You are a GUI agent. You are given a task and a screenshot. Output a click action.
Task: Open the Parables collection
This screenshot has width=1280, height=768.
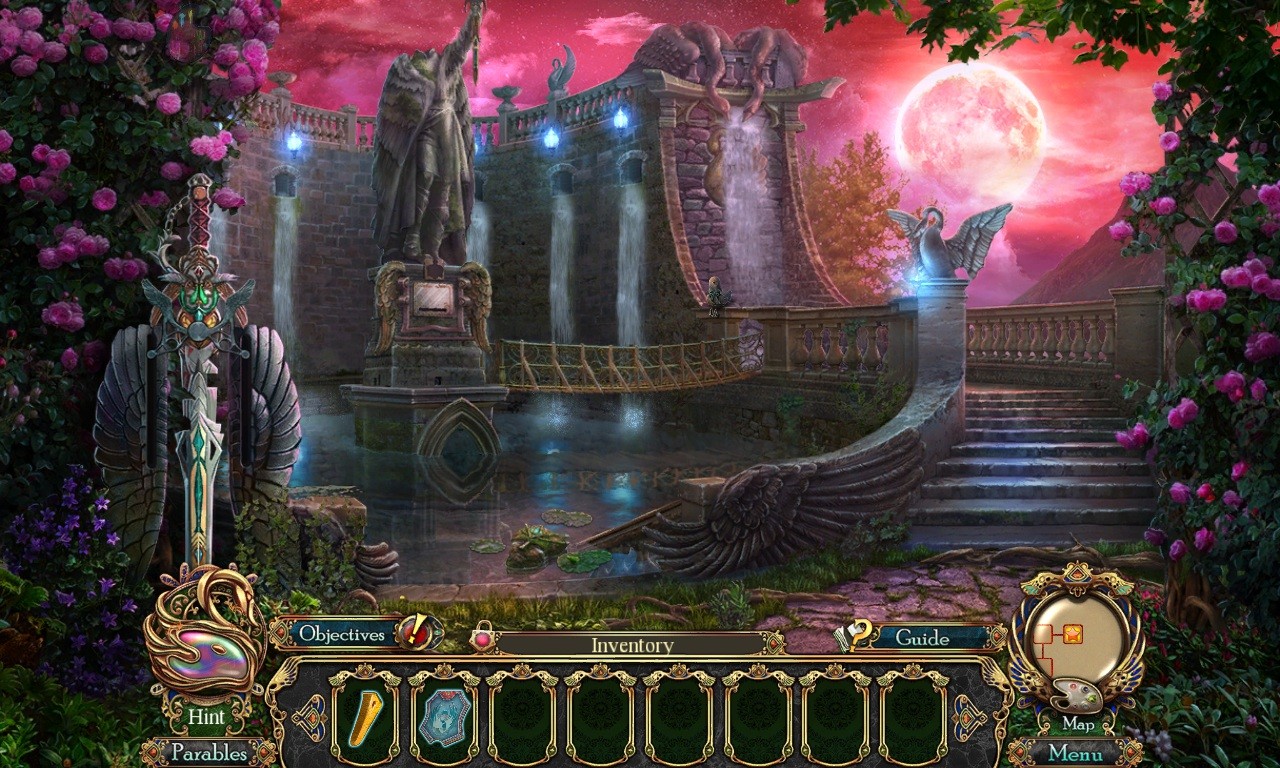(212, 754)
